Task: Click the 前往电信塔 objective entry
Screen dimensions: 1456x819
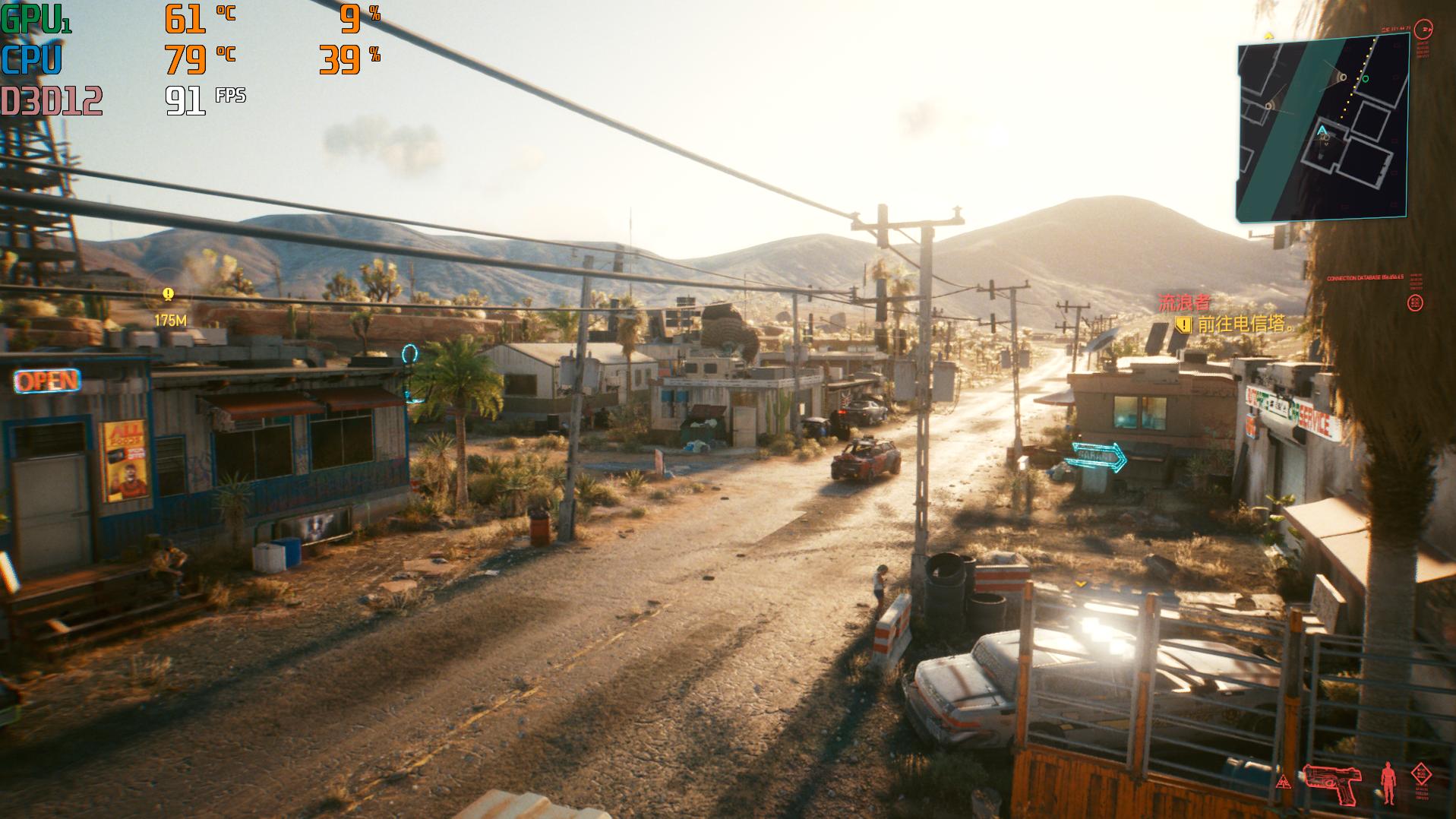Action: click(1245, 324)
